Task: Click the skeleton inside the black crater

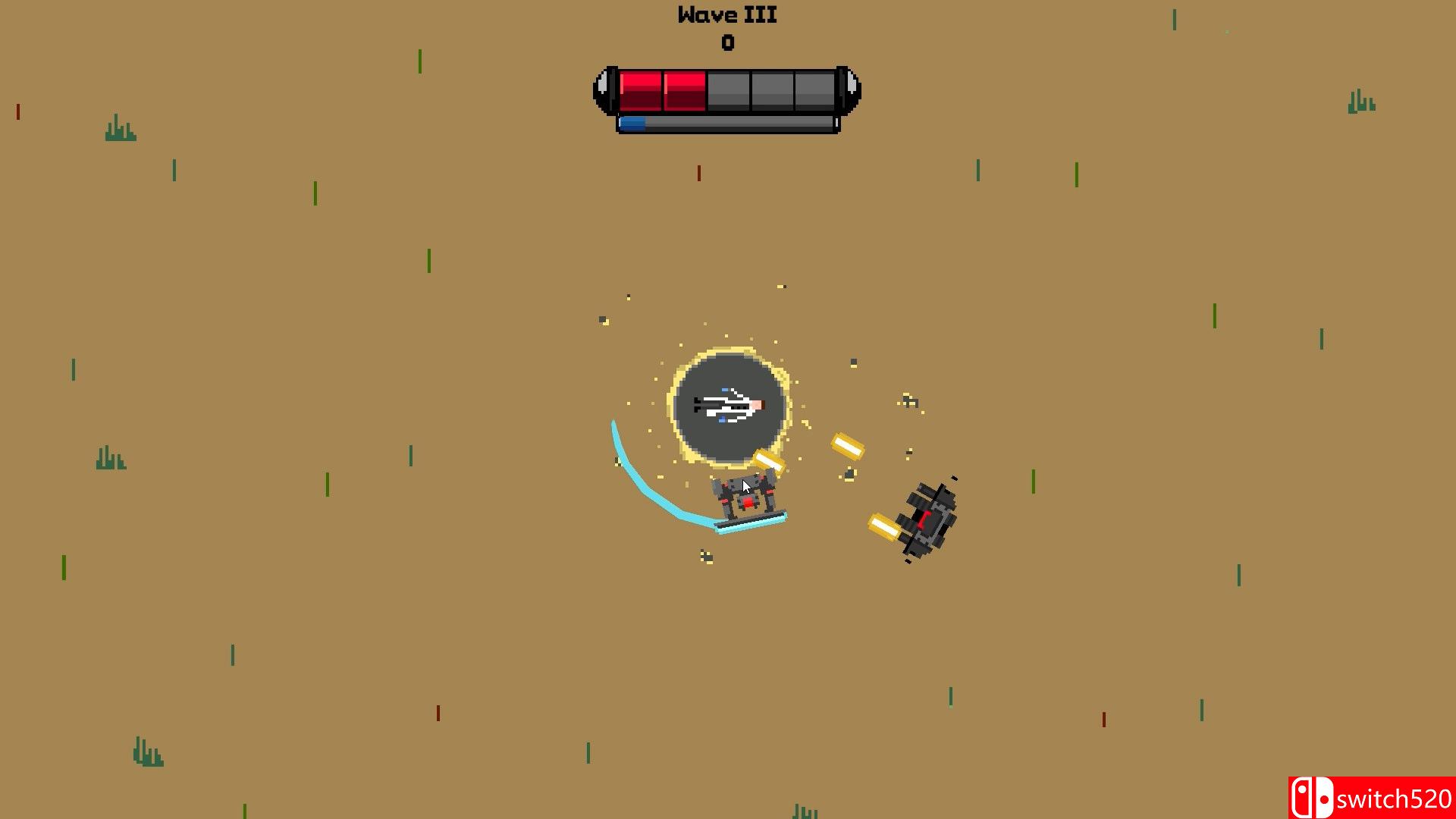Action: [726, 406]
